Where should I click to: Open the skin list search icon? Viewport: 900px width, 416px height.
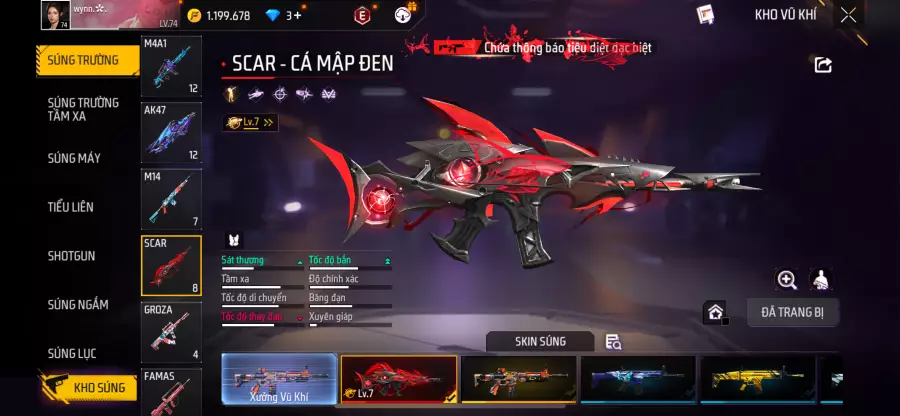613,342
